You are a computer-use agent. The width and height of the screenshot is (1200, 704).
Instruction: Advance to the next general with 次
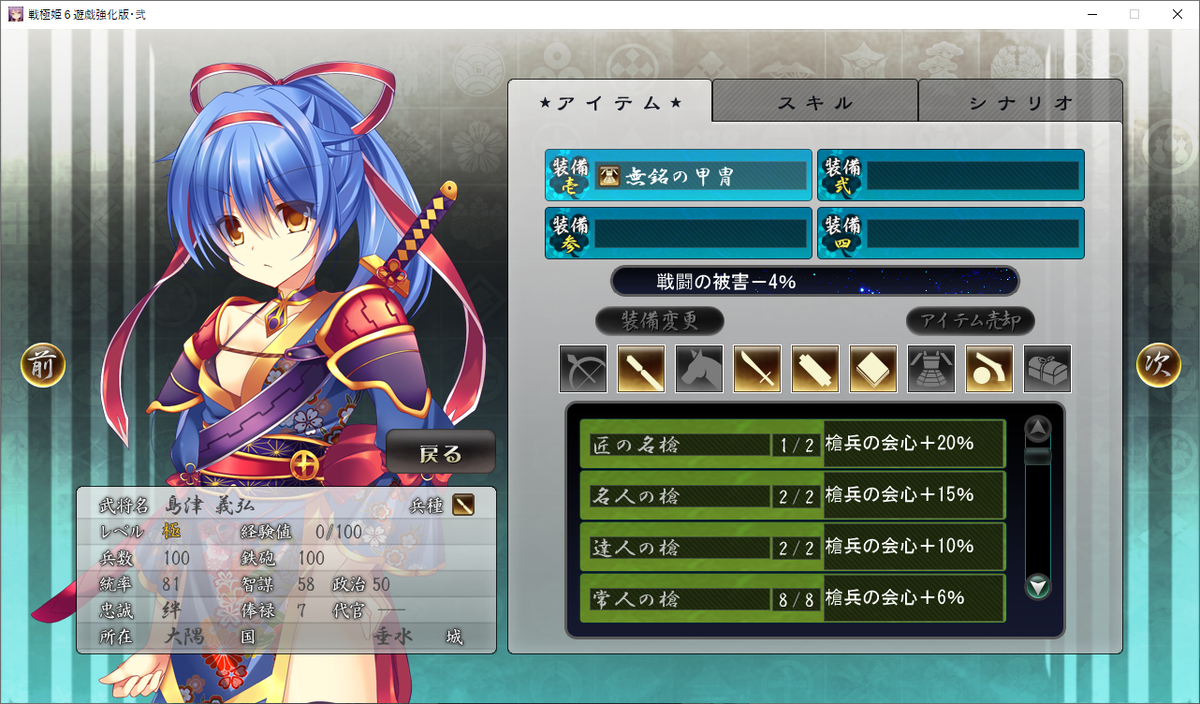click(1158, 365)
